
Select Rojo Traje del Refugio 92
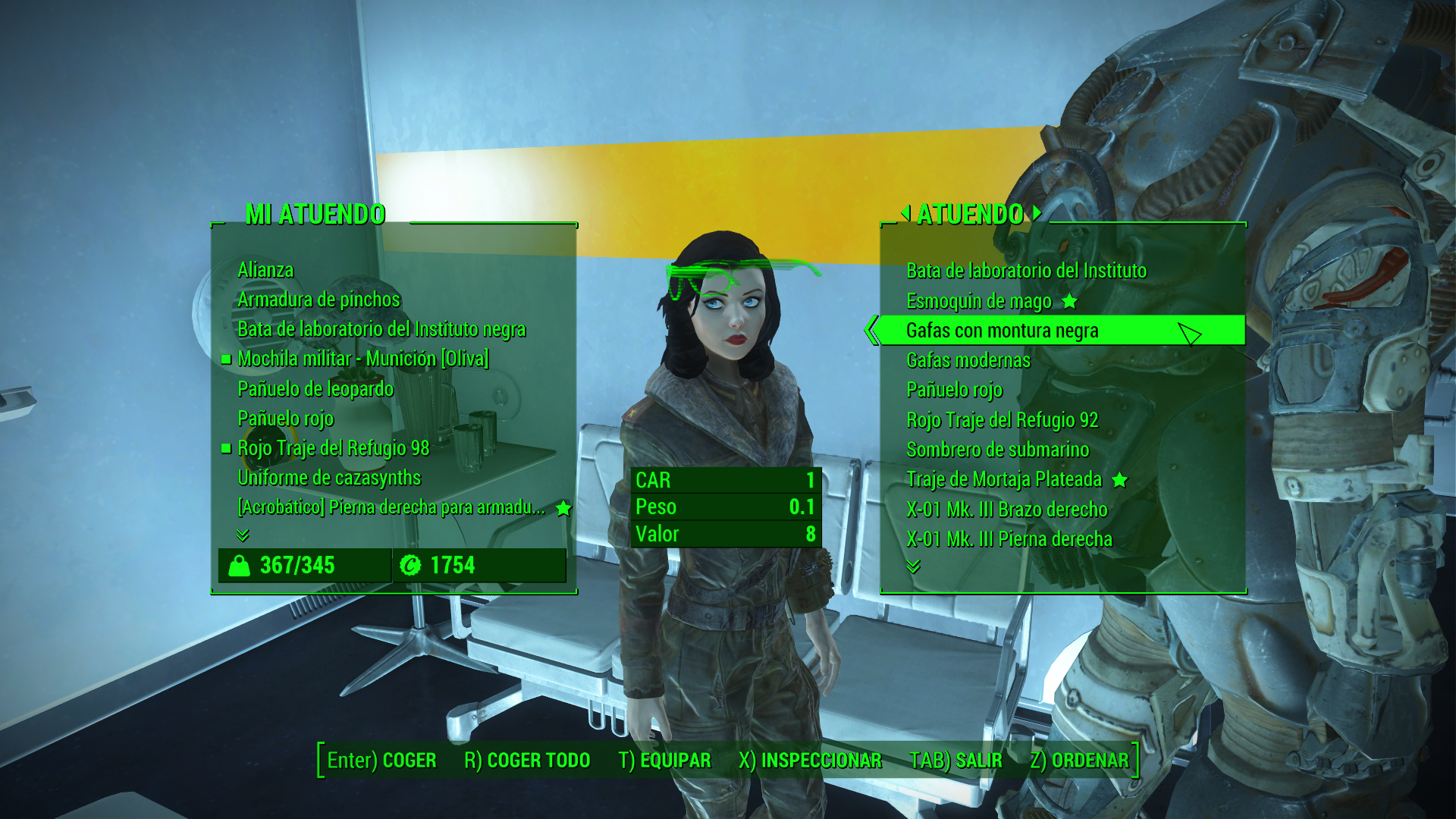tap(1002, 420)
